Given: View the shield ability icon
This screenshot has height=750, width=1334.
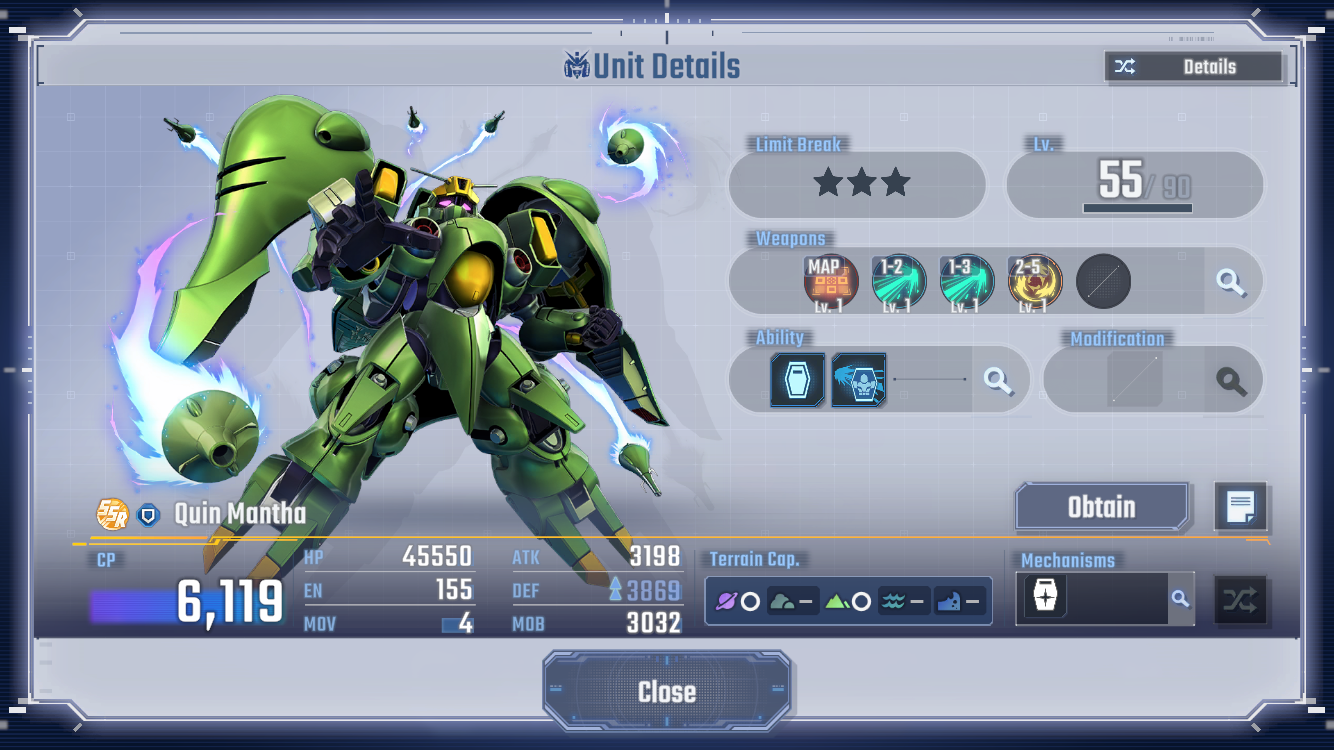Looking at the screenshot, I should 797,380.
